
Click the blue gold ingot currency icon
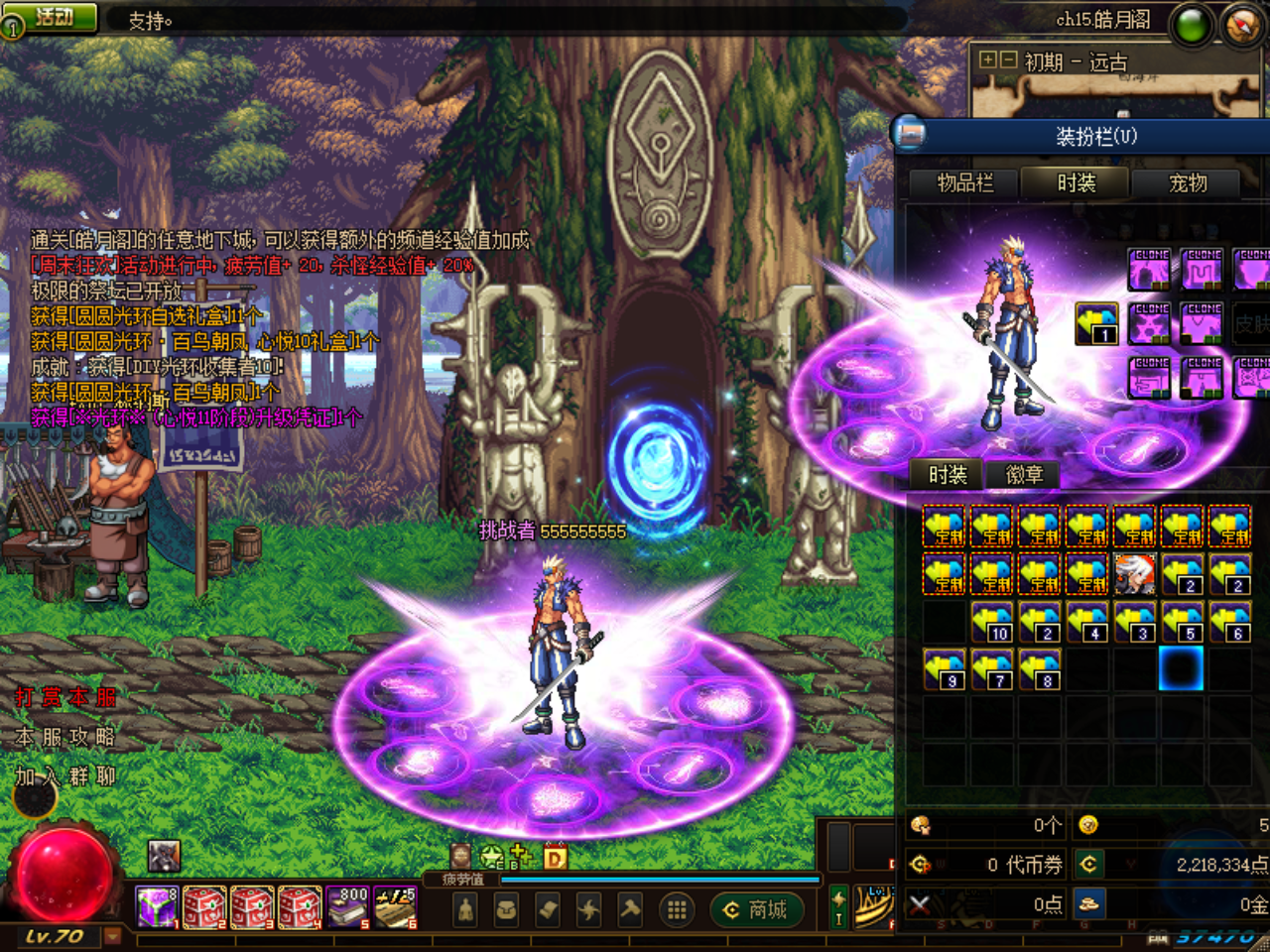pos(1089,903)
